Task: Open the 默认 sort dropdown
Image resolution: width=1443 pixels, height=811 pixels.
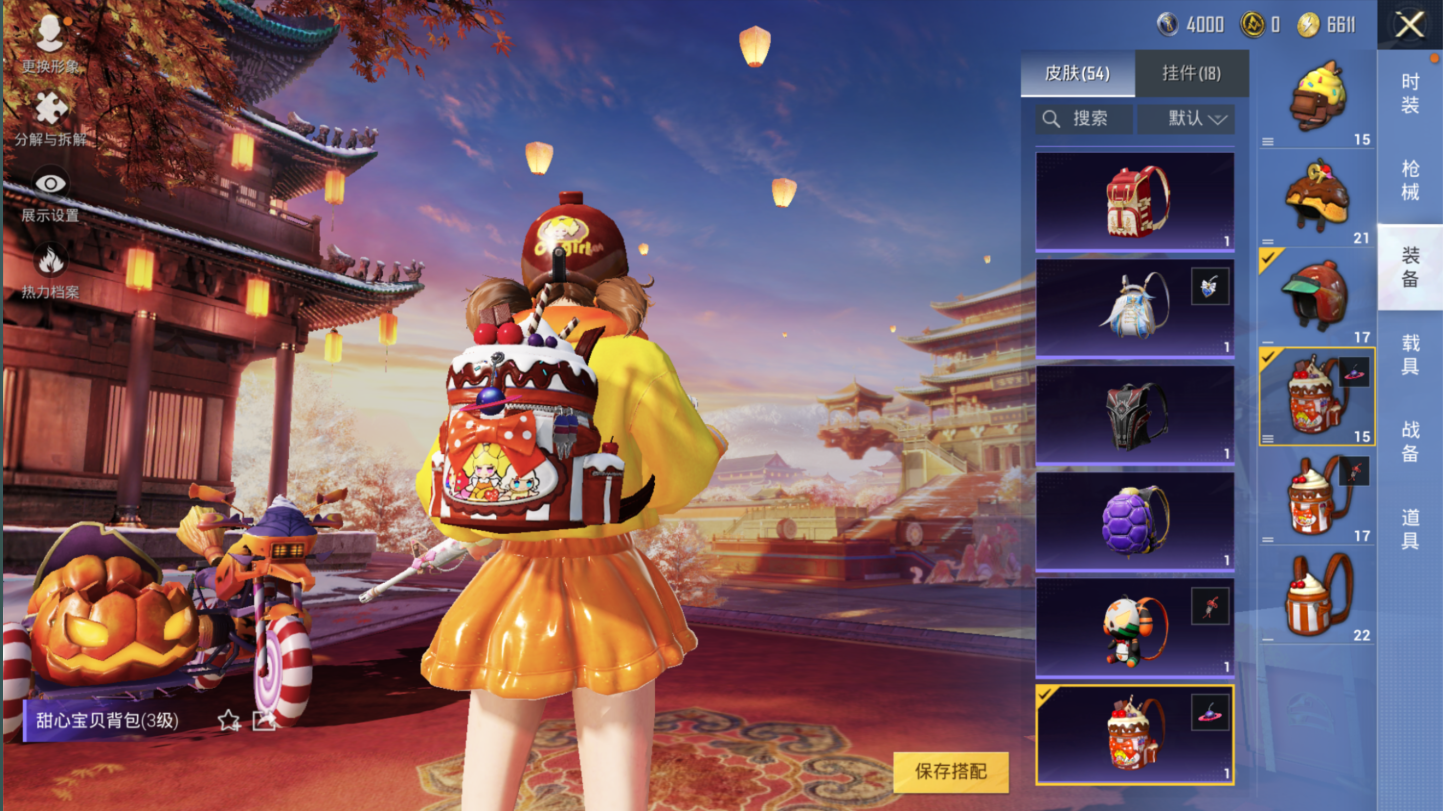Action: click(x=1186, y=119)
